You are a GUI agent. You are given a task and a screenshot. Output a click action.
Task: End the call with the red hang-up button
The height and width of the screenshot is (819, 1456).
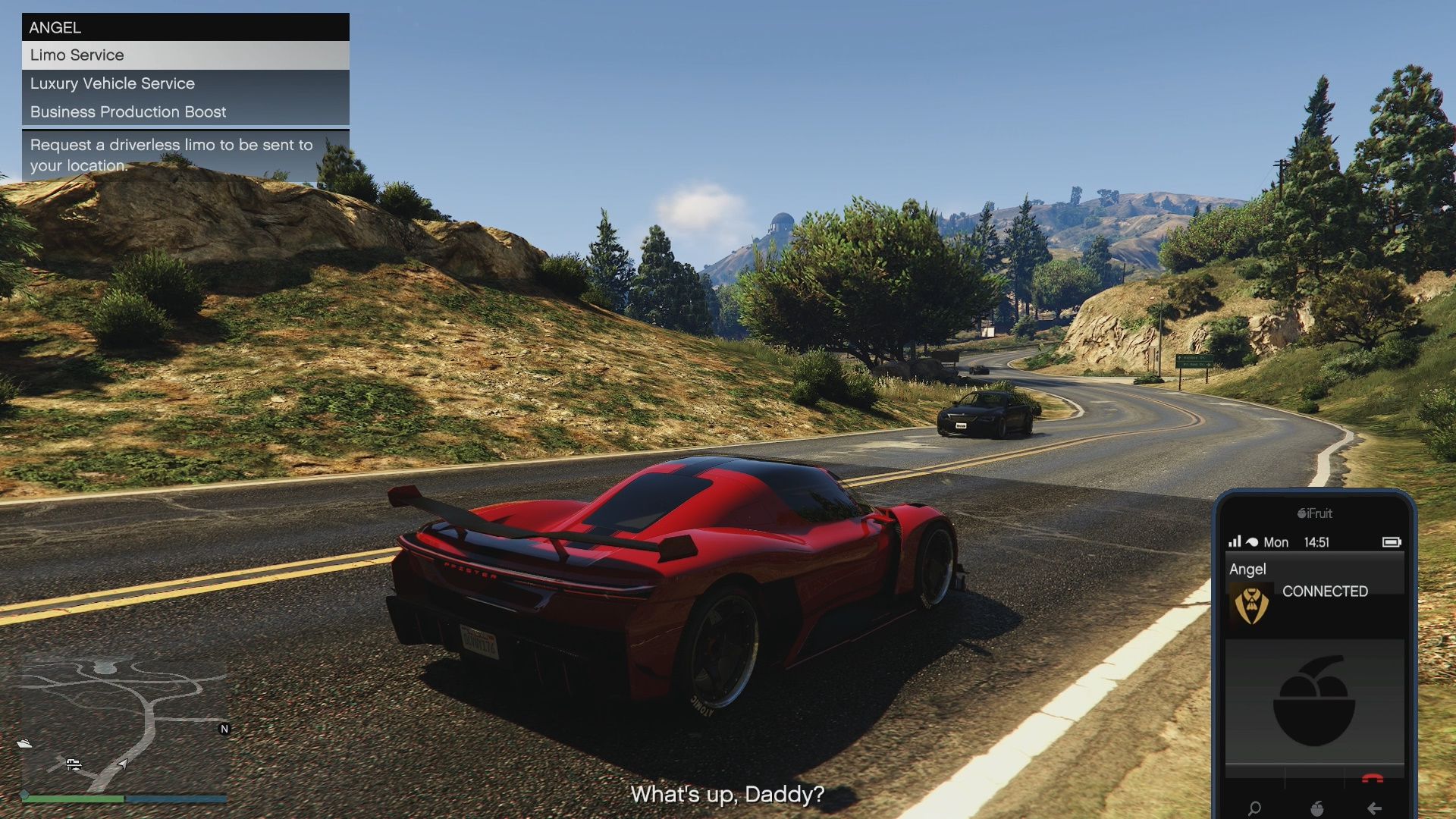click(1373, 779)
